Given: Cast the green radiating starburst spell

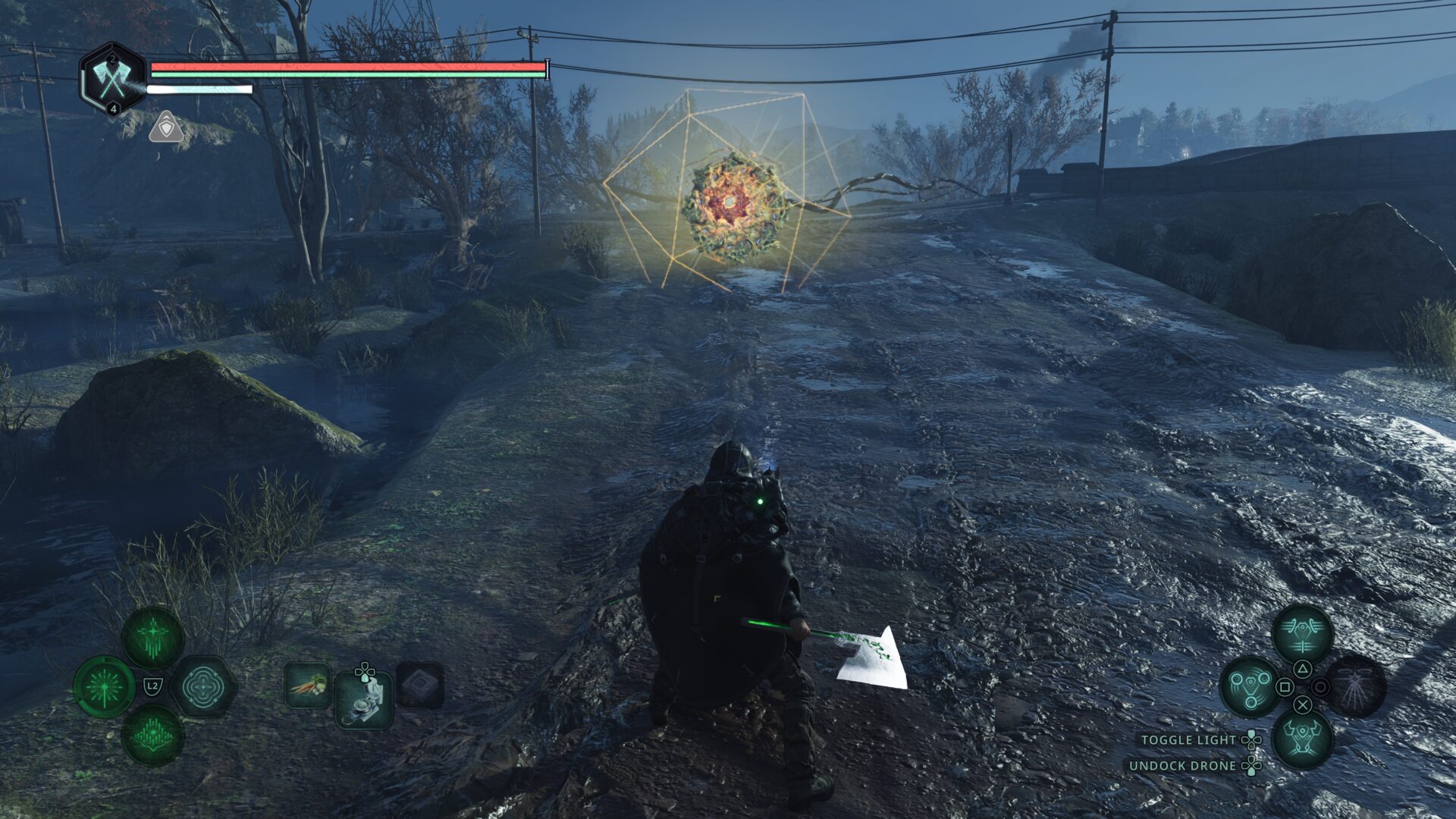Looking at the screenshot, I should [x=104, y=687].
